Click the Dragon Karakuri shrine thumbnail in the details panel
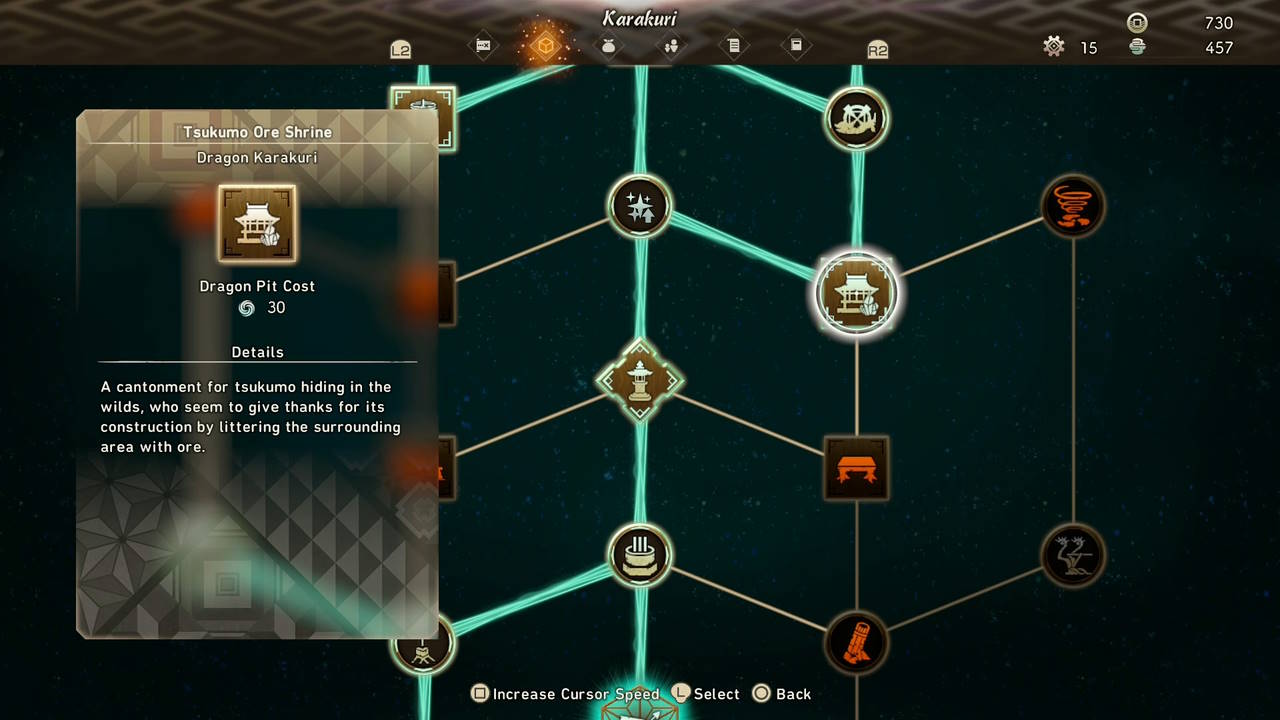Image resolution: width=1280 pixels, height=720 pixels. point(257,222)
